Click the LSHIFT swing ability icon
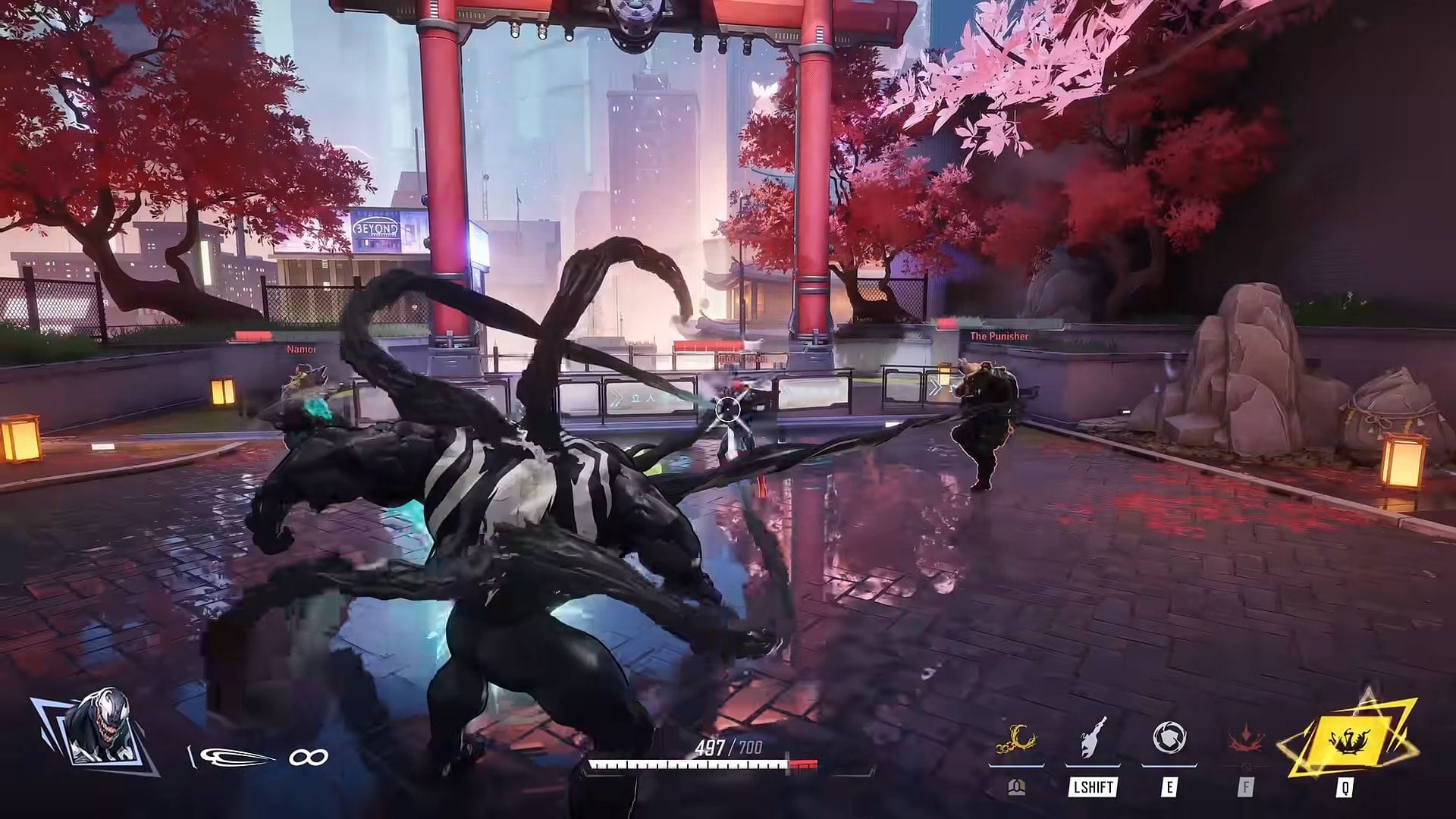This screenshot has width=1456, height=819. (x=1092, y=738)
